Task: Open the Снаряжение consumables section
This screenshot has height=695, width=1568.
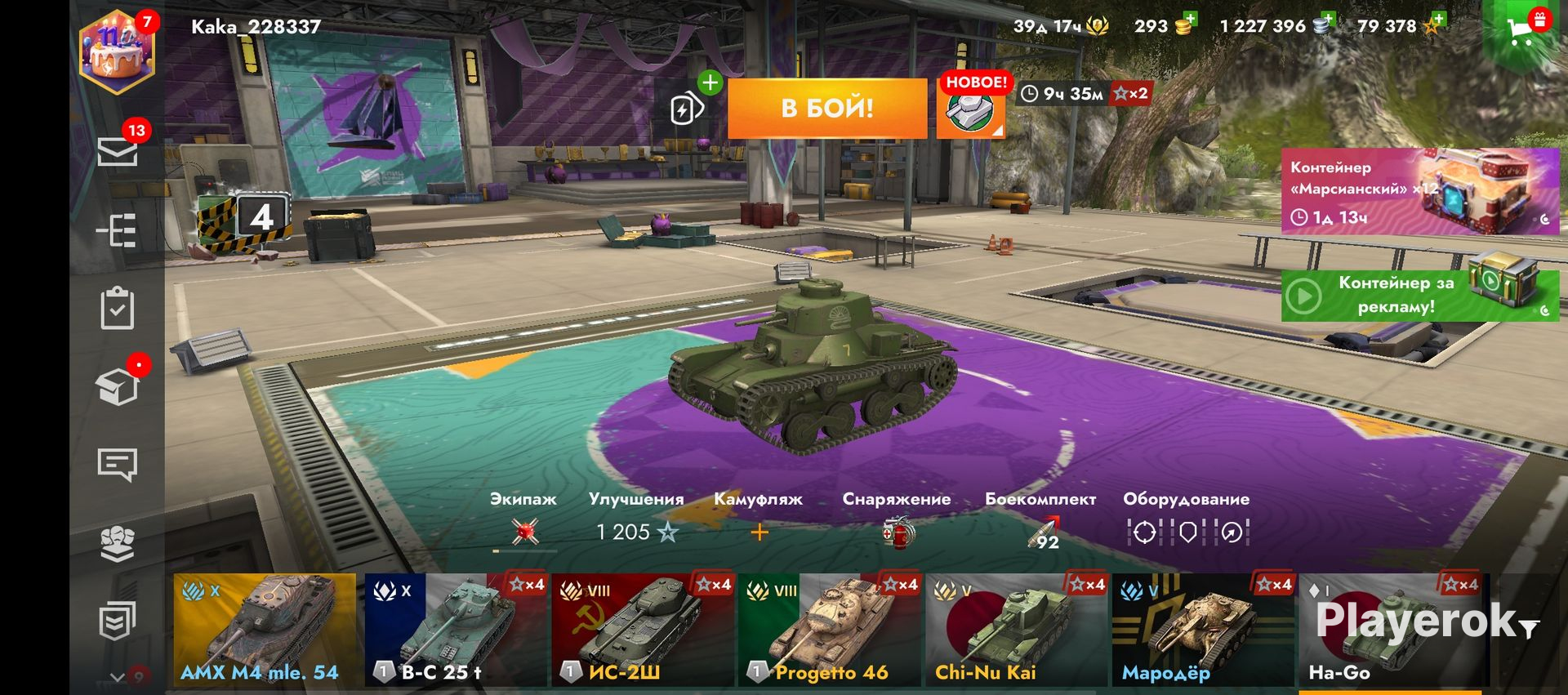Action: [897, 523]
